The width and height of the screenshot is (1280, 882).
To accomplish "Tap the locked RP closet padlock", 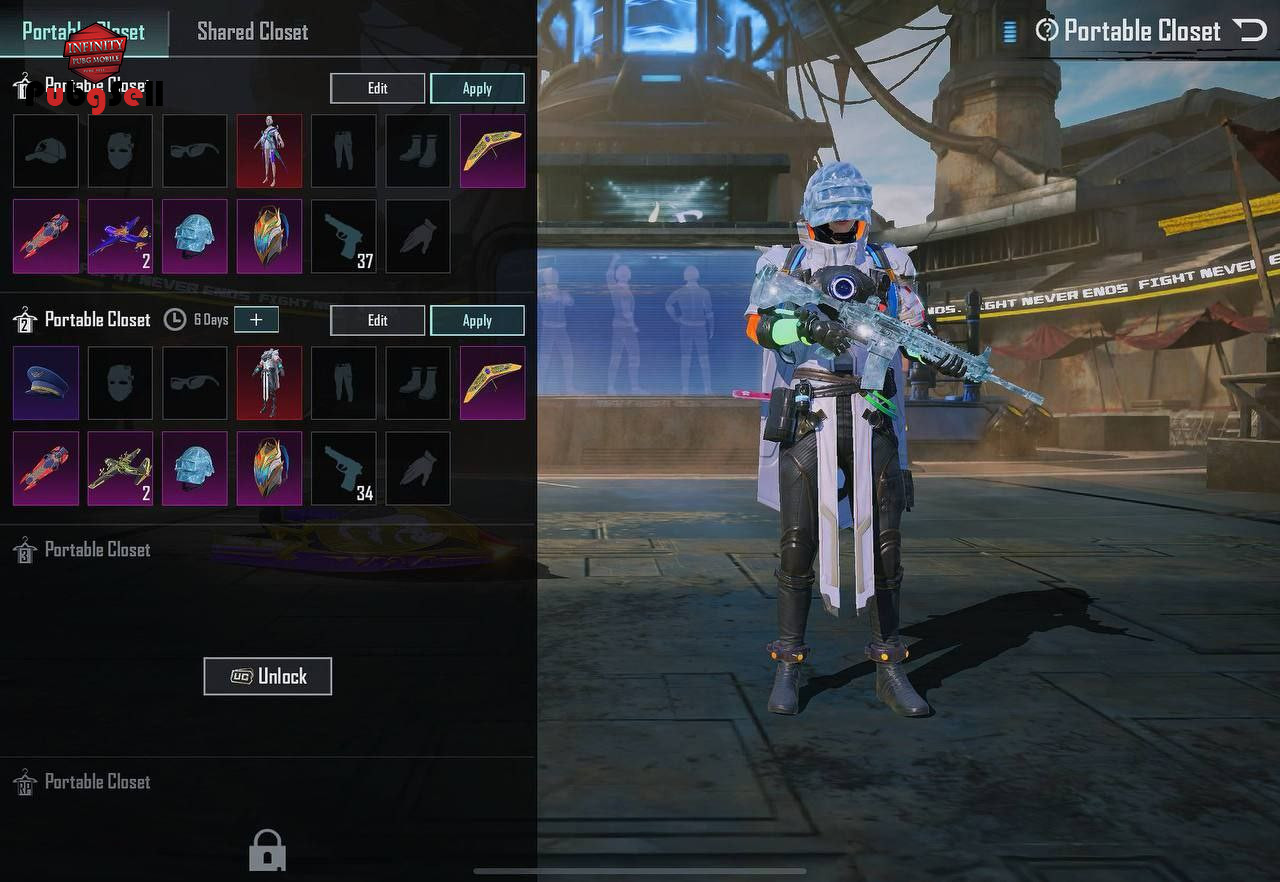I will pos(267,850).
